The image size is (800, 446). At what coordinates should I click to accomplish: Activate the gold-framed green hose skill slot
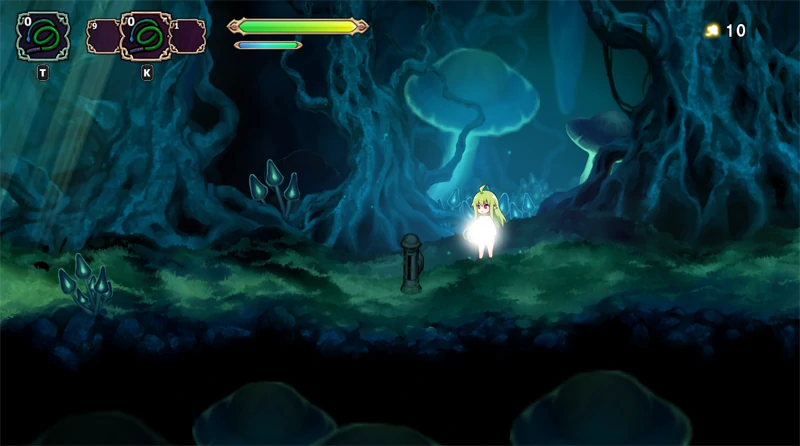(146, 37)
